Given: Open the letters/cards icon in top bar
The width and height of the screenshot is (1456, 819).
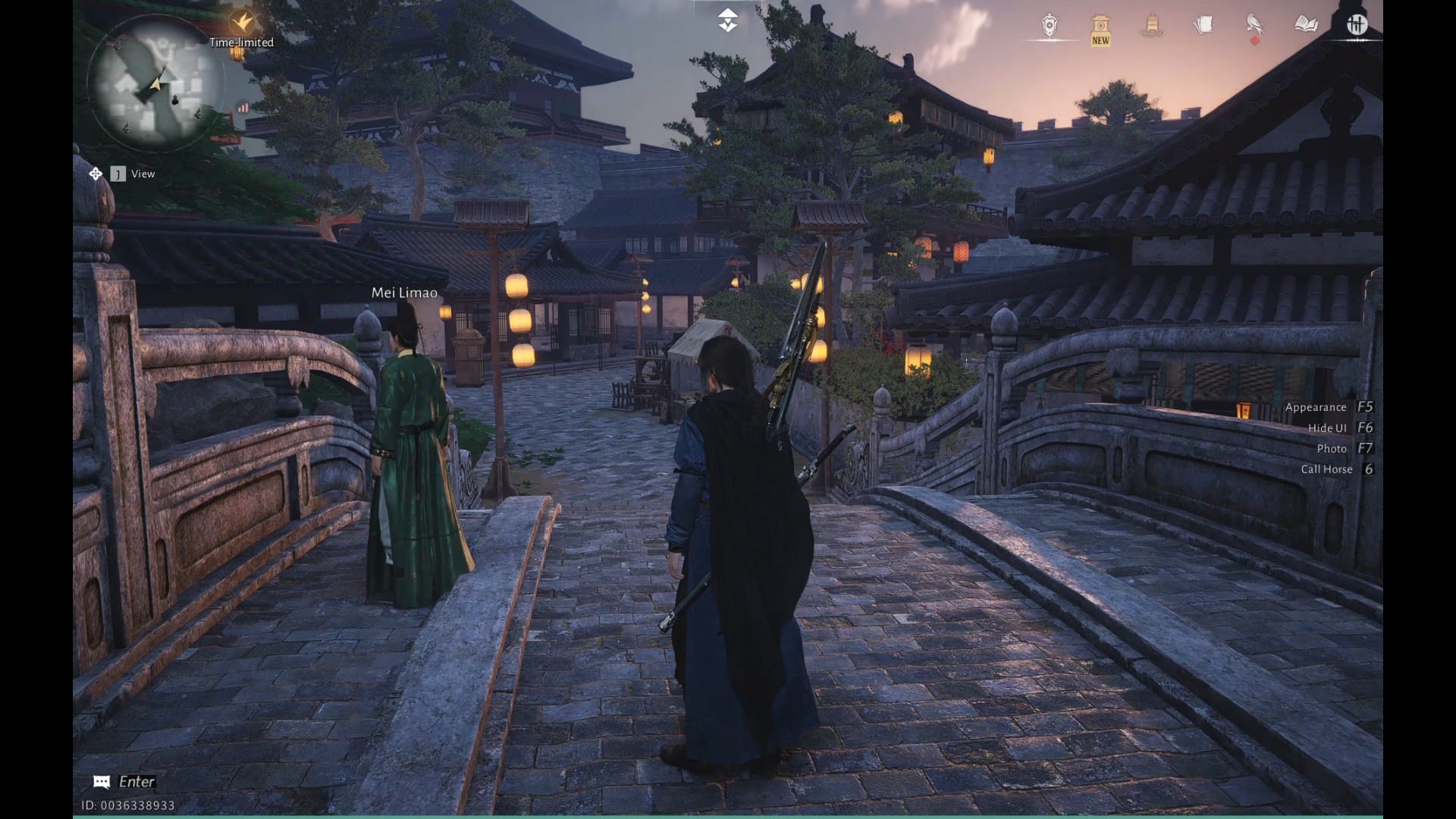Looking at the screenshot, I should pos(1201,25).
